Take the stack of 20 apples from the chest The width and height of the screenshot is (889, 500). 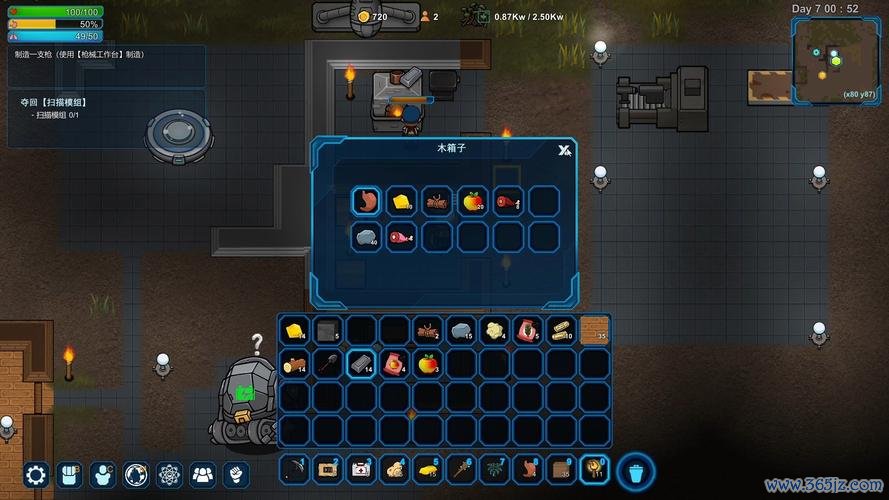472,201
